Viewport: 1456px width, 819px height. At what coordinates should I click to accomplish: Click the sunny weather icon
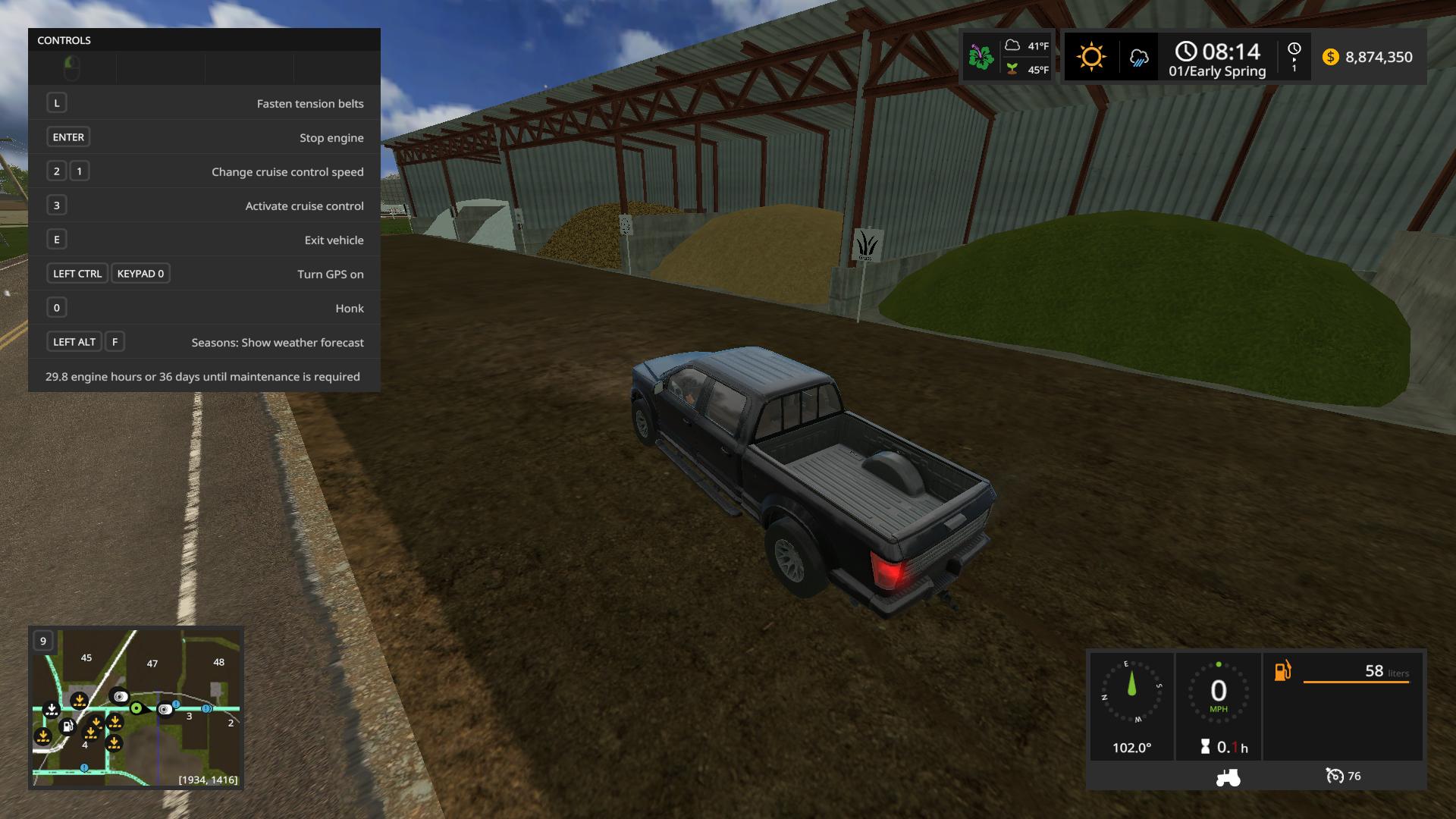(1091, 57)
